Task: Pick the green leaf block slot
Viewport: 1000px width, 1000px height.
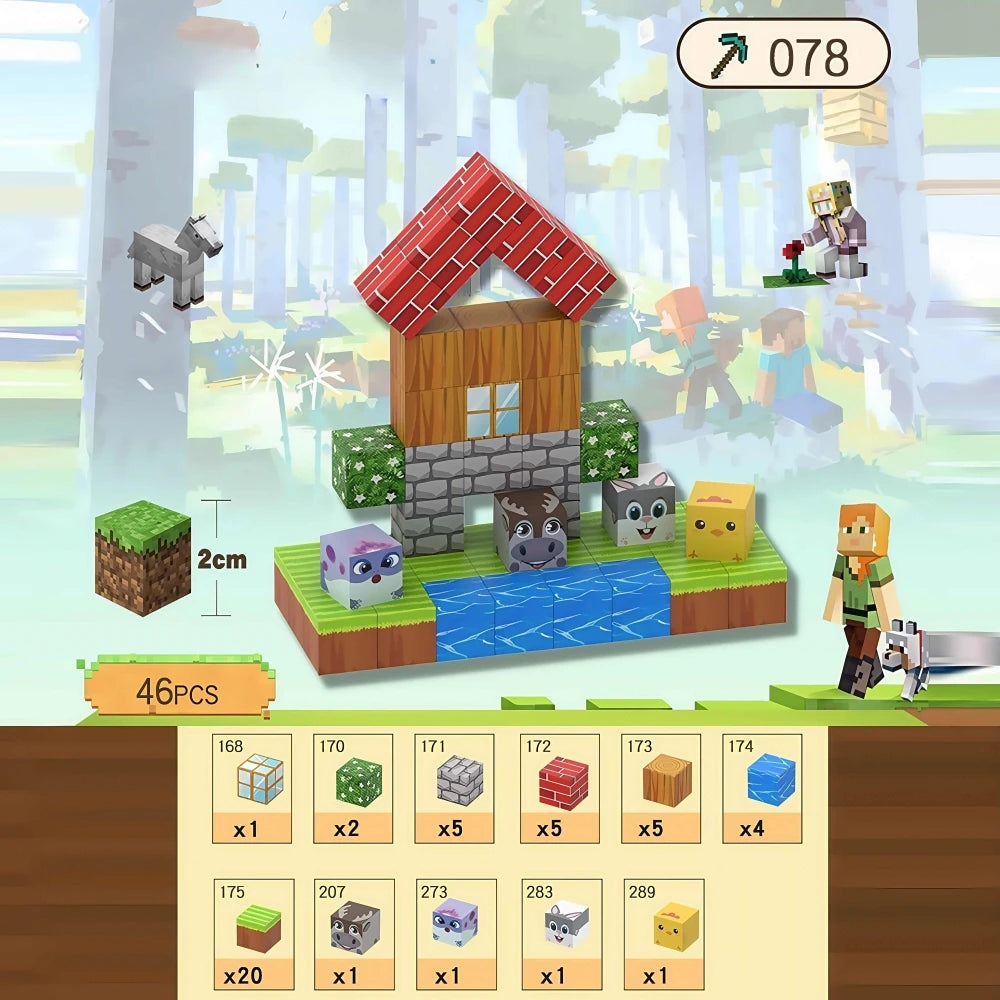Action: [x=353, y=788]
